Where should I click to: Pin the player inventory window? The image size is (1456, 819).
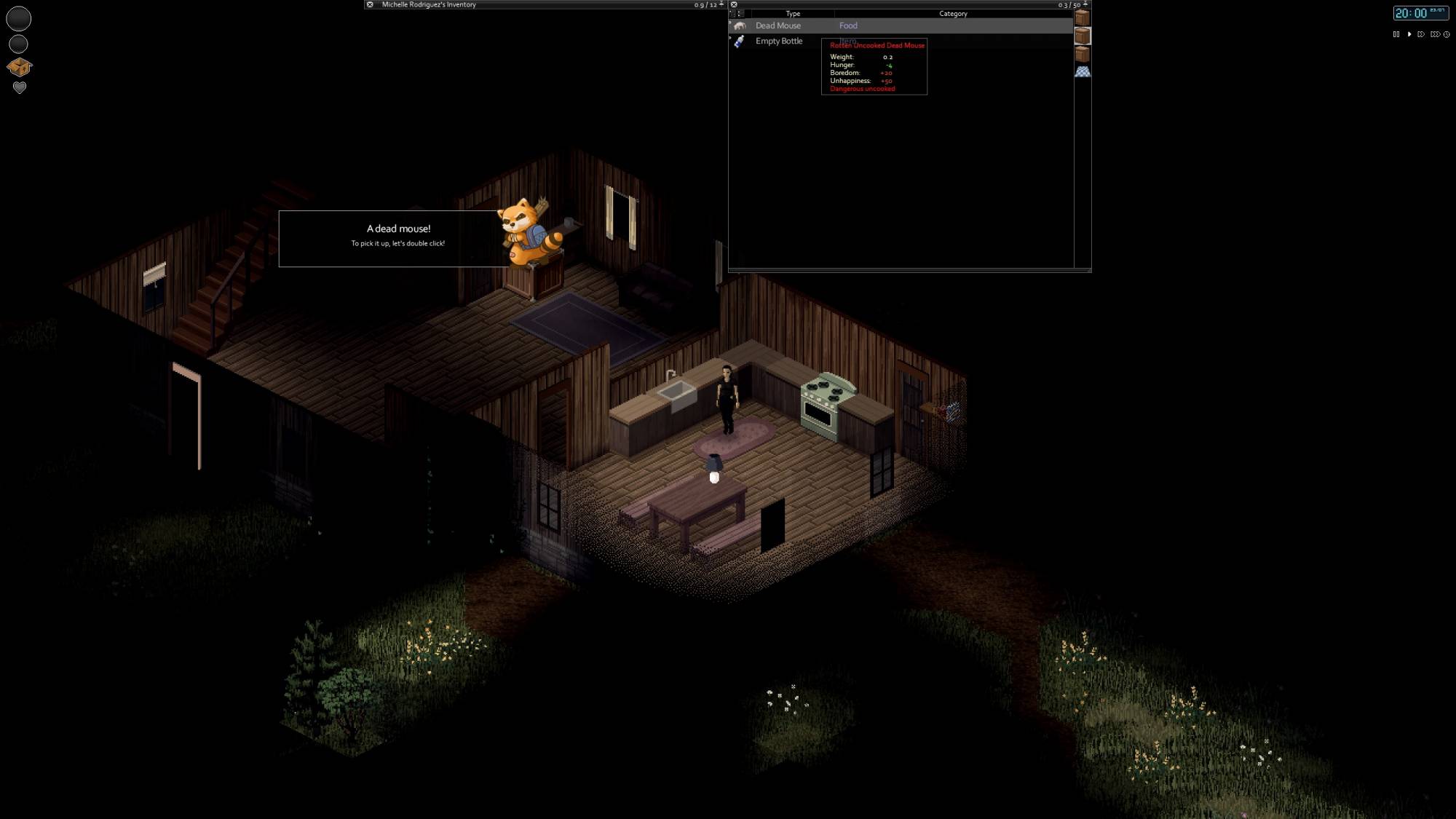[721, 4]
